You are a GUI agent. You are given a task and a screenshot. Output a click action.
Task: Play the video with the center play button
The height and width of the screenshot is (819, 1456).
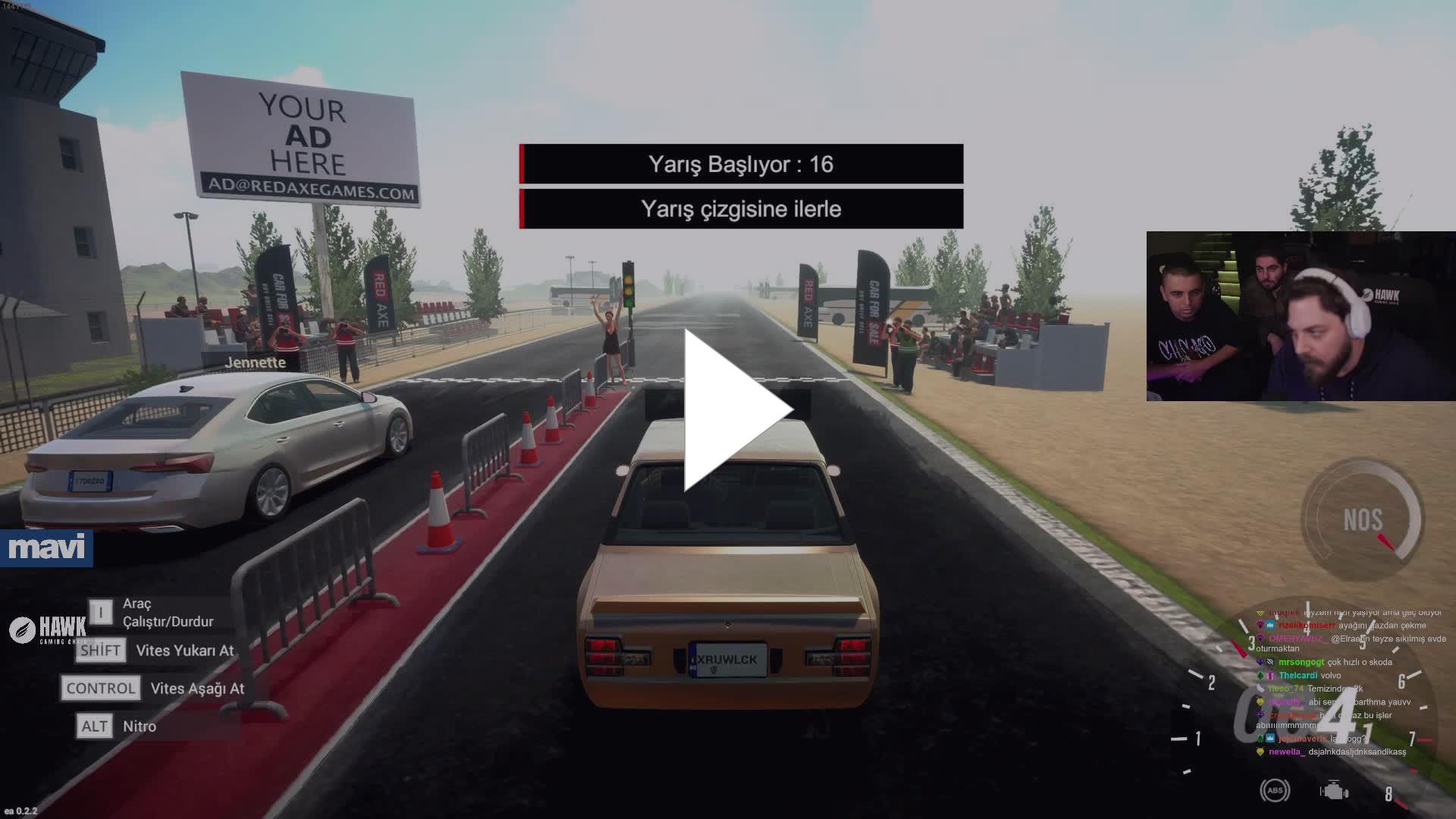coord(734,410)
